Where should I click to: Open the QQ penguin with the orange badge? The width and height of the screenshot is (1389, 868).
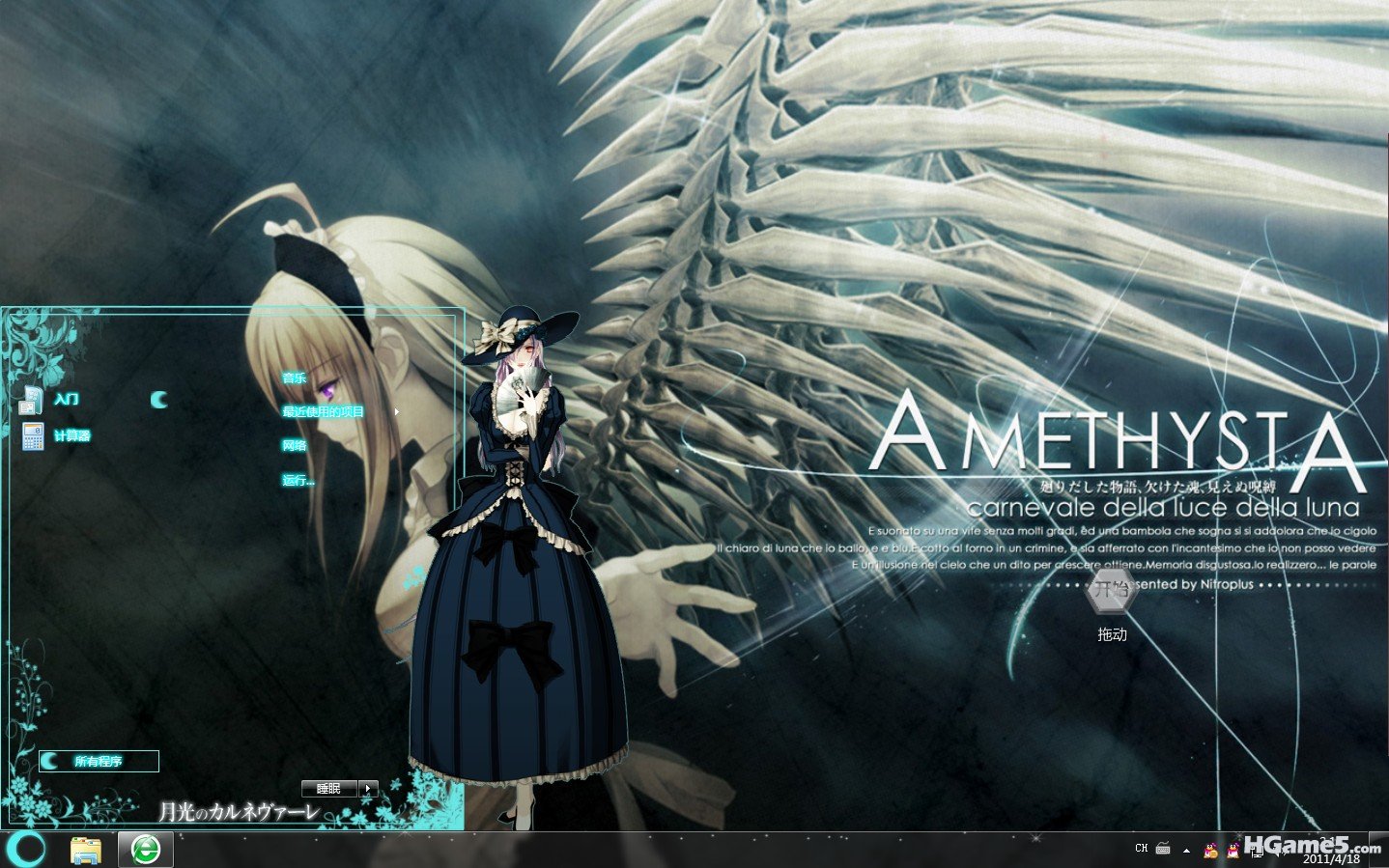tap(1207, 850)
